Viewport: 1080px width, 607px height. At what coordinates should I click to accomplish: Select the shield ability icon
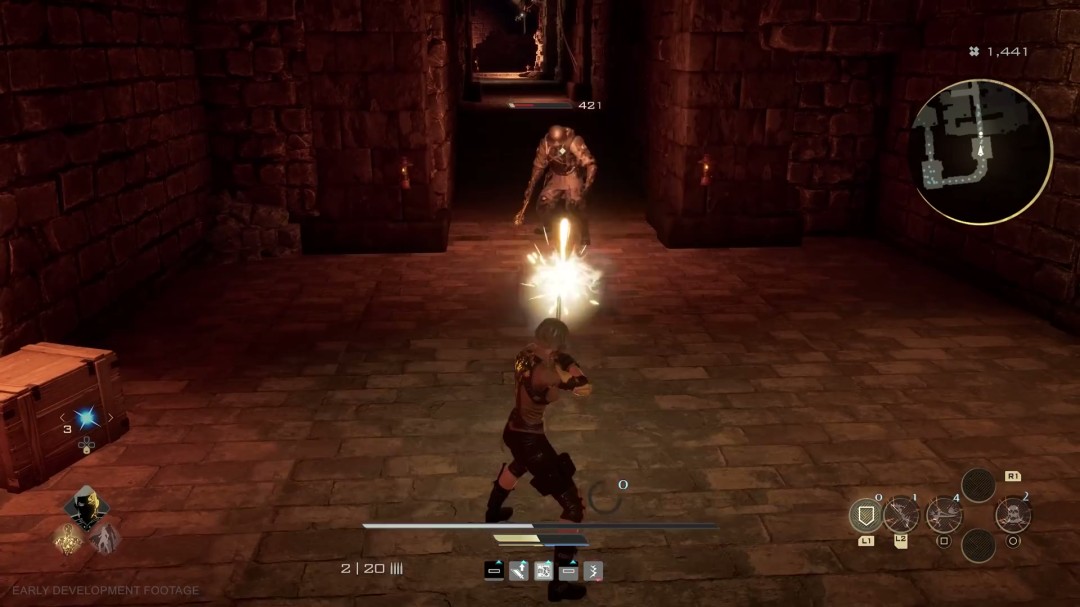point(864,516)
